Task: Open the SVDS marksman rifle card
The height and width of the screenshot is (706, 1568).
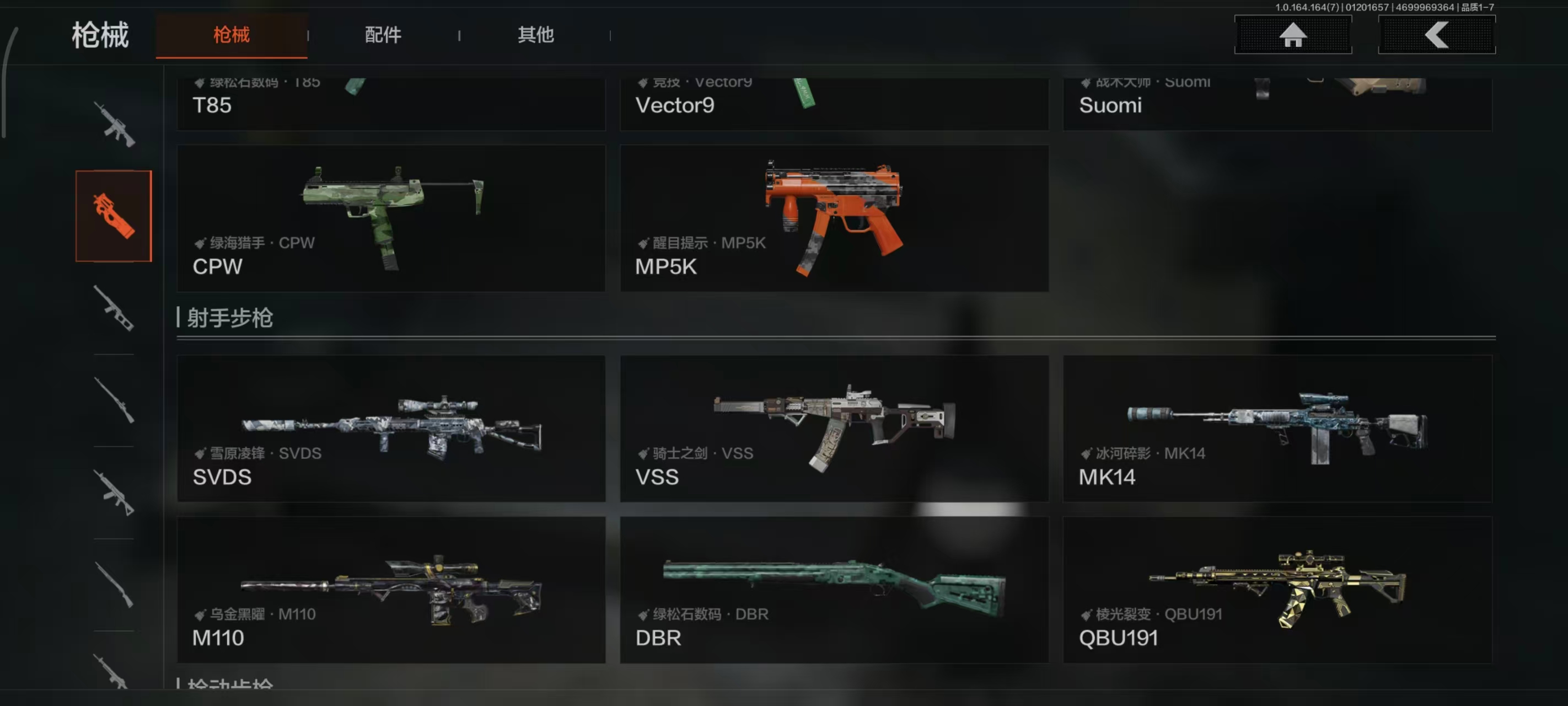Action: [x=391, y=428]
